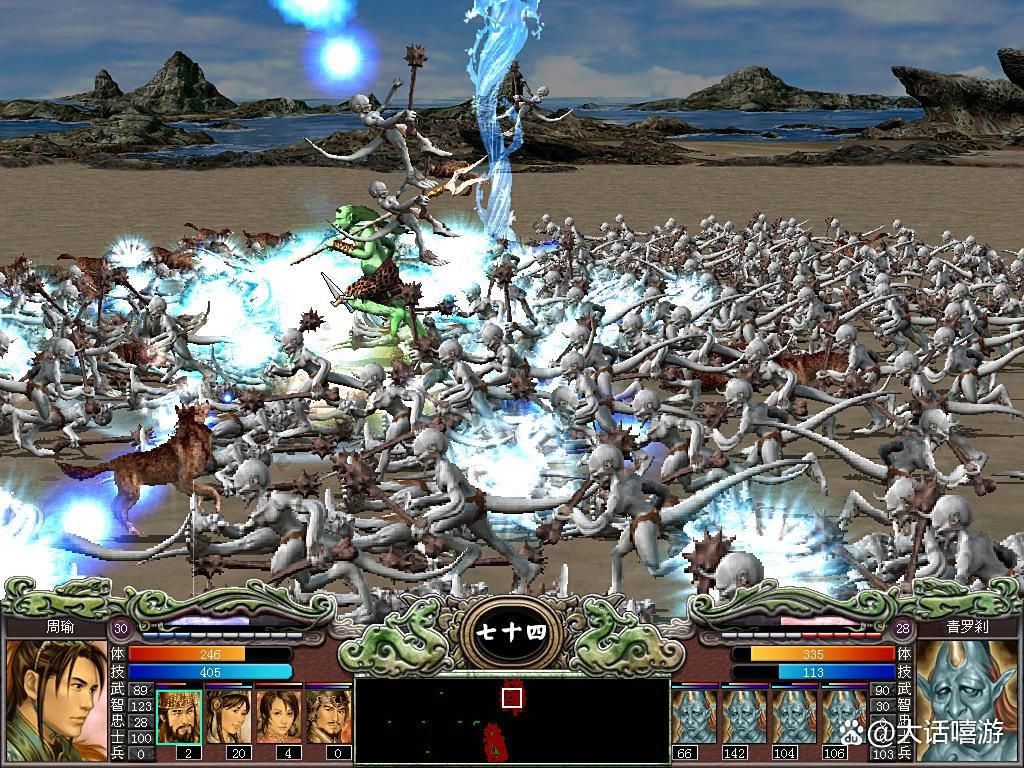Click the battlefield minimap
The width and height of the screenshot is (1024, 768).
[512, 720]
